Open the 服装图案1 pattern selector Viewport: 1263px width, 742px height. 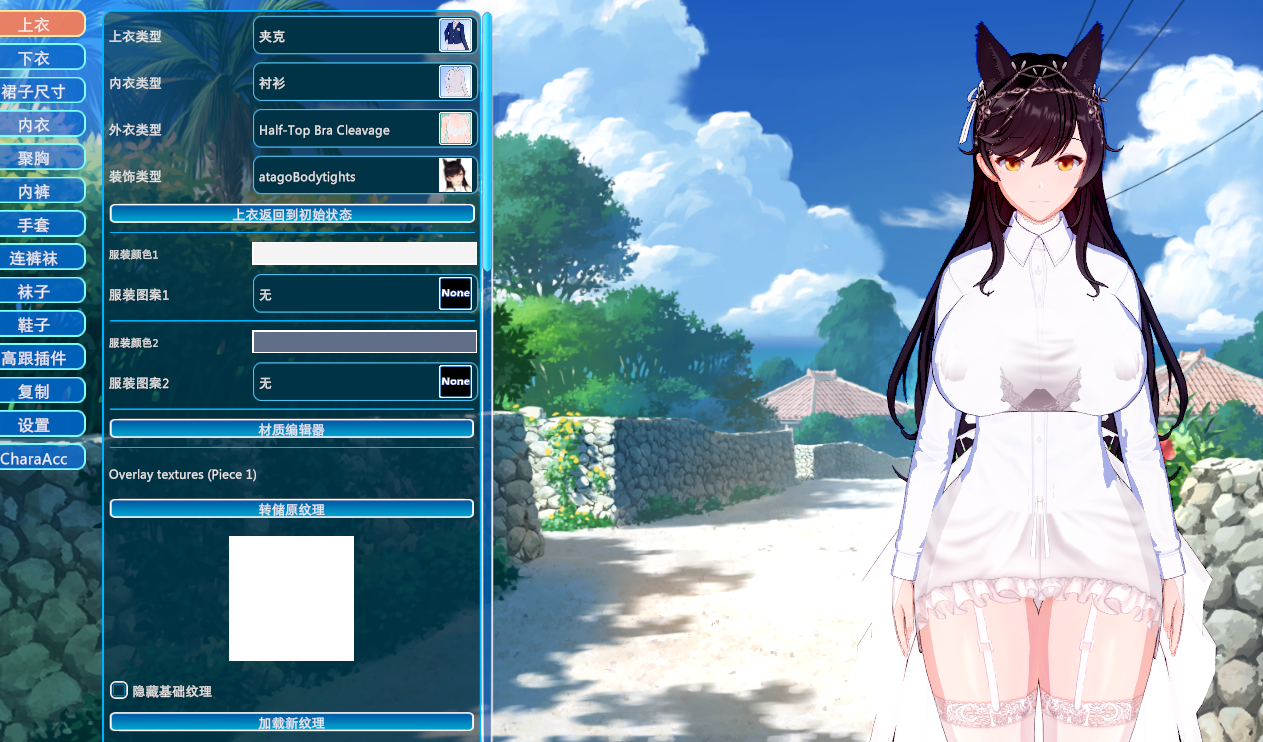(365, 295)
